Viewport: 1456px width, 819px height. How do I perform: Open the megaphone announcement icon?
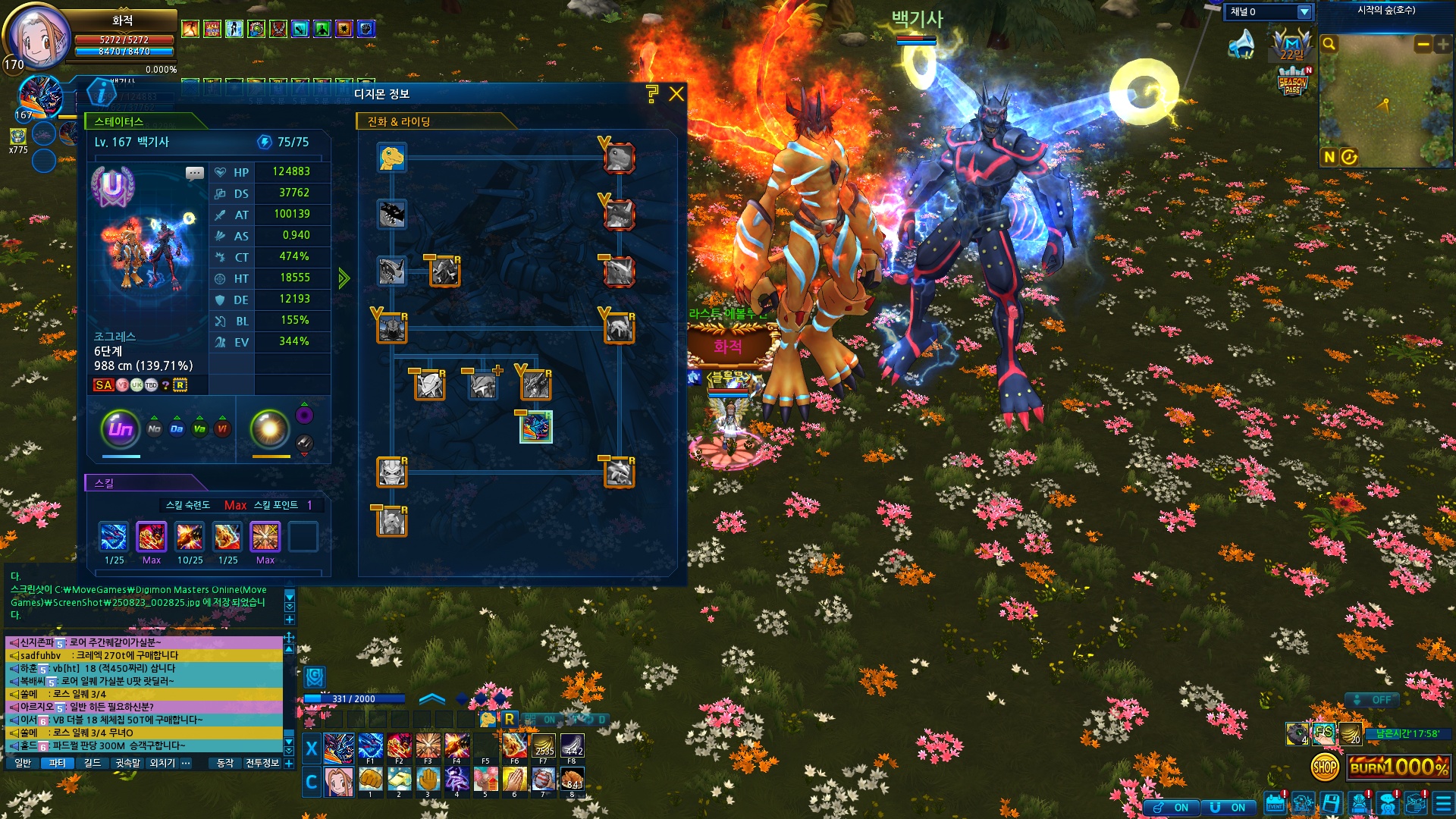tap(1241, 45)
